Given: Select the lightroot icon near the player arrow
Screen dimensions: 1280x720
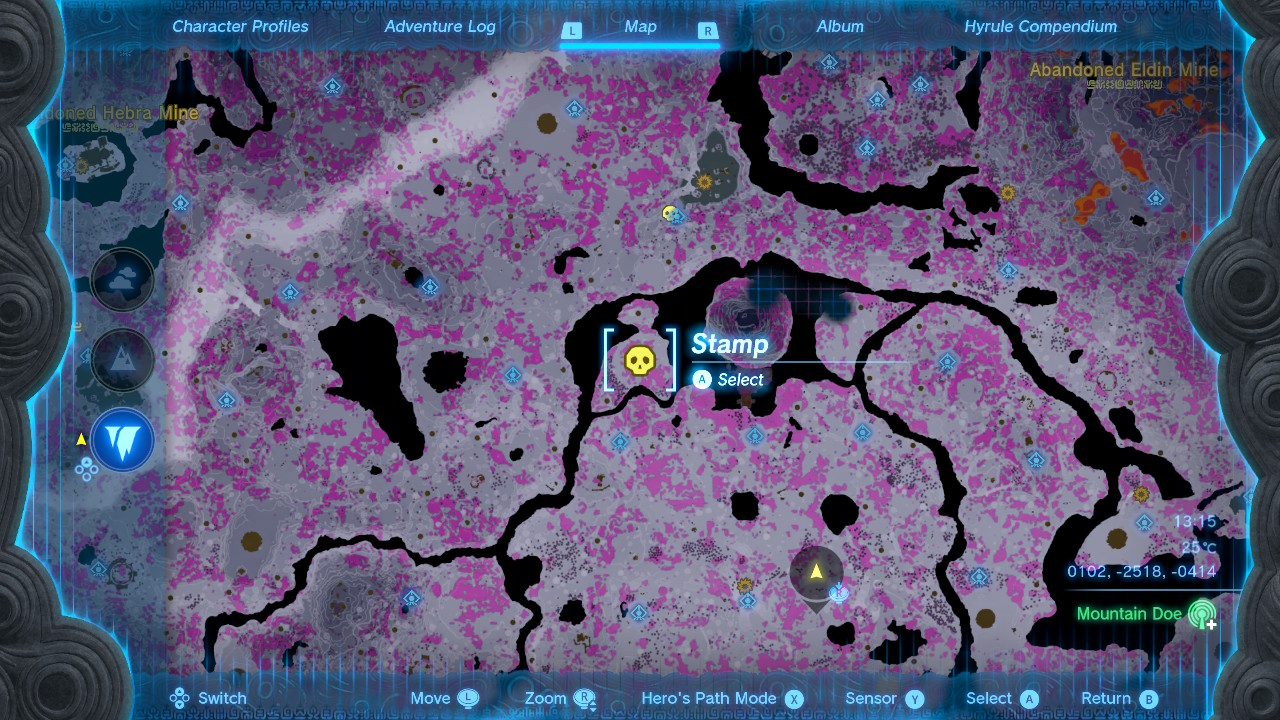Looking at the screenshot, I should click(x=838, y=593).
